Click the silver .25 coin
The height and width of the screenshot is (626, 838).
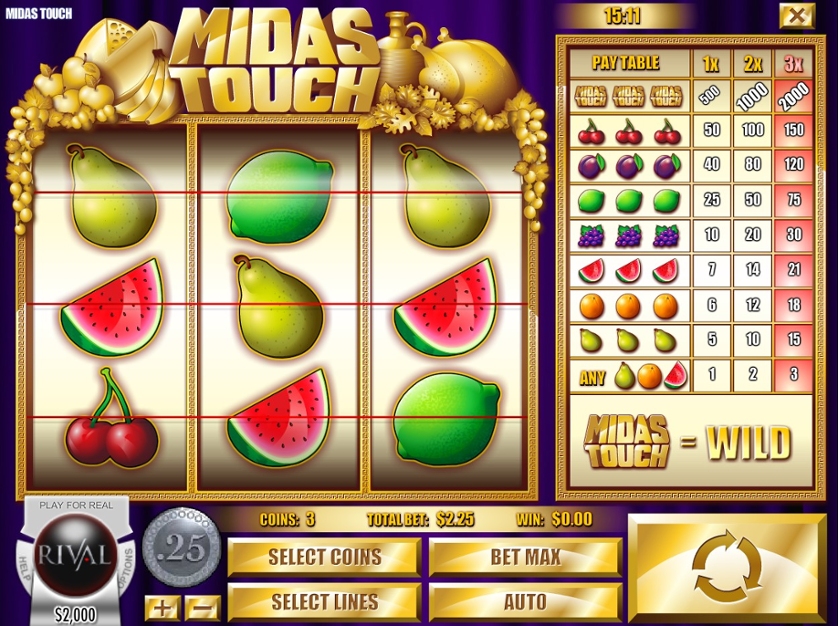pos(181,549)
